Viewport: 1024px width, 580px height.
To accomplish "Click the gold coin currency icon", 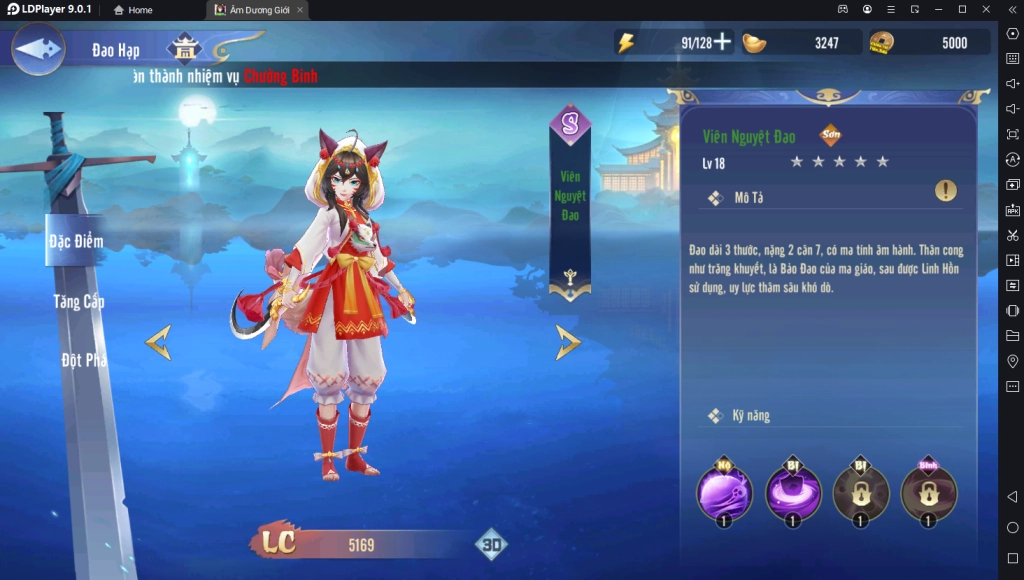I will (881, 43).
